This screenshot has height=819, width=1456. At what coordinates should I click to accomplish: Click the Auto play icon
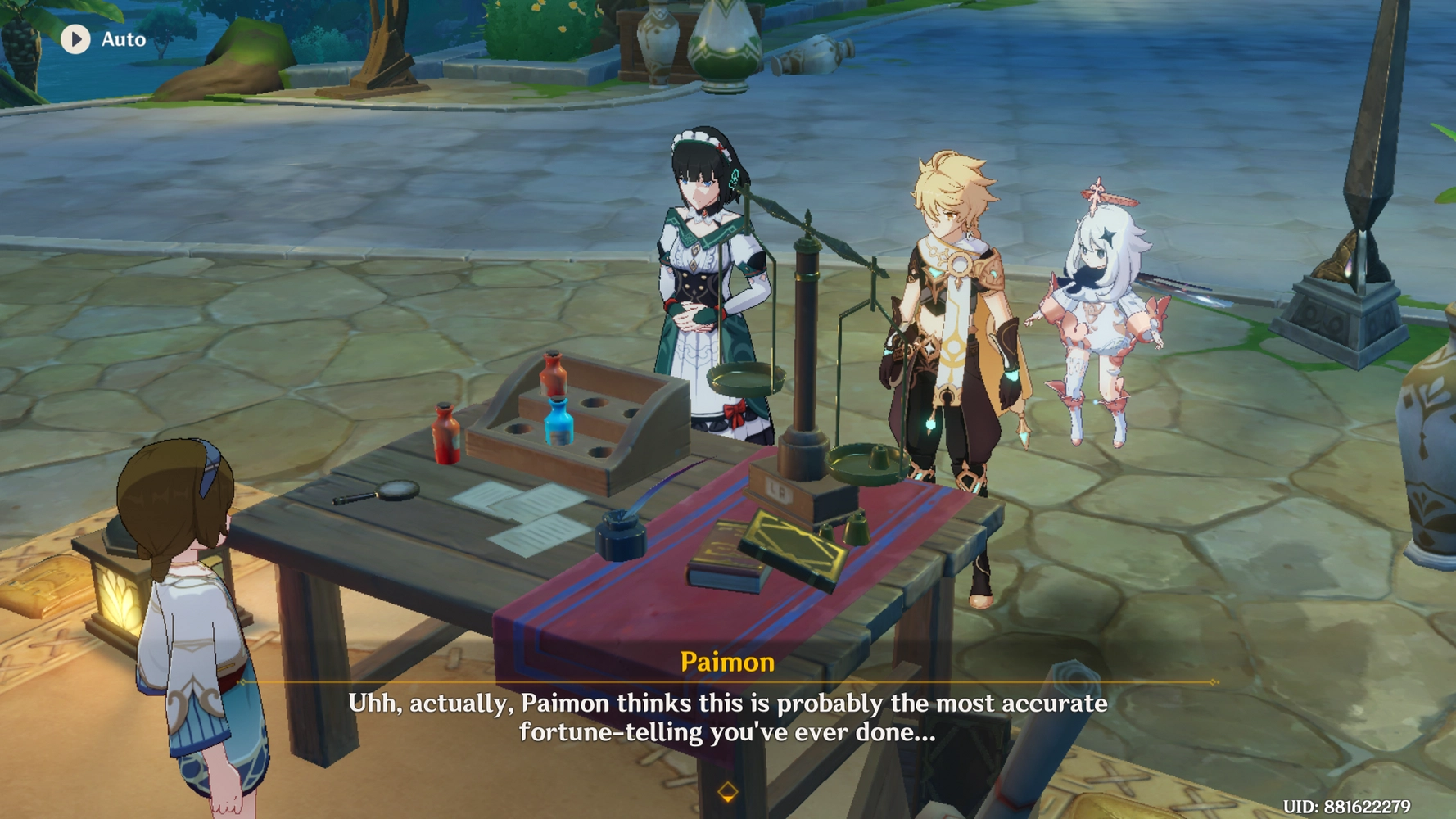pos(78,39)
